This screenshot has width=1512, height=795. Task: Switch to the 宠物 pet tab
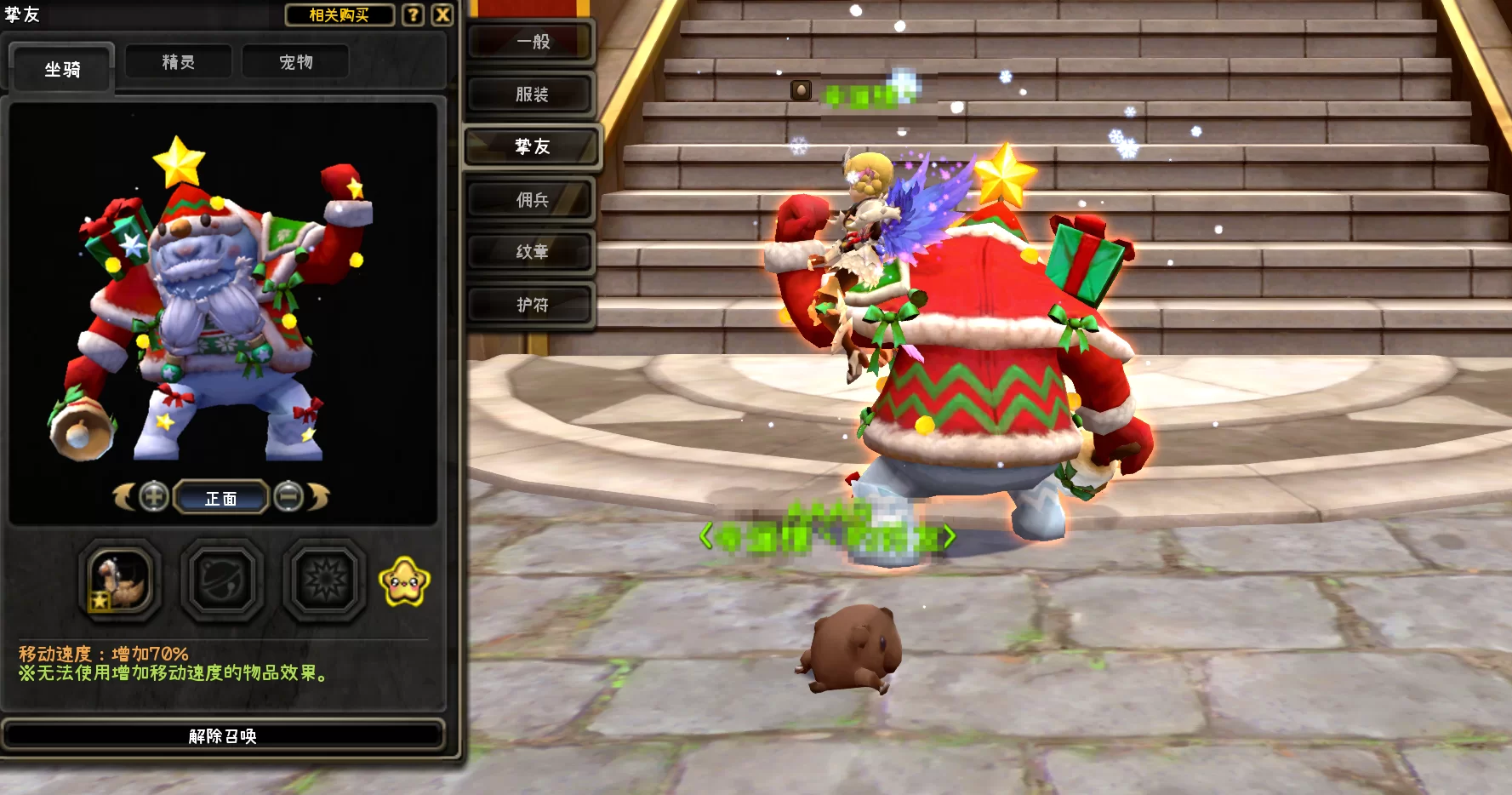coord(296,62)
